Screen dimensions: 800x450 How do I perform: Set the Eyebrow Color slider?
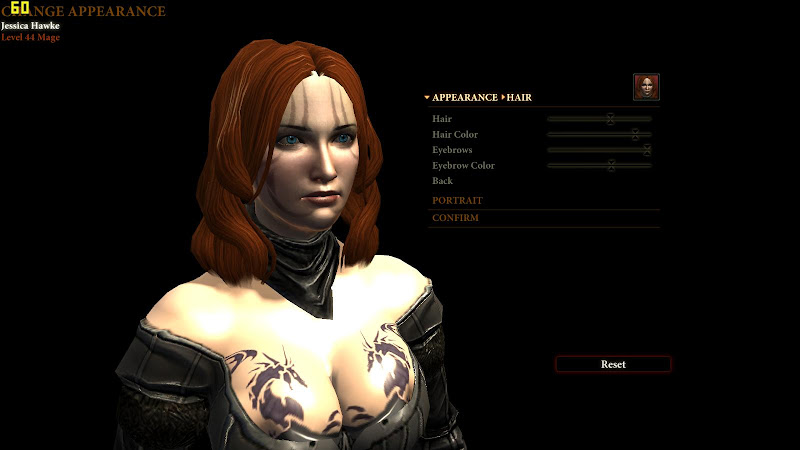point(611,165)
